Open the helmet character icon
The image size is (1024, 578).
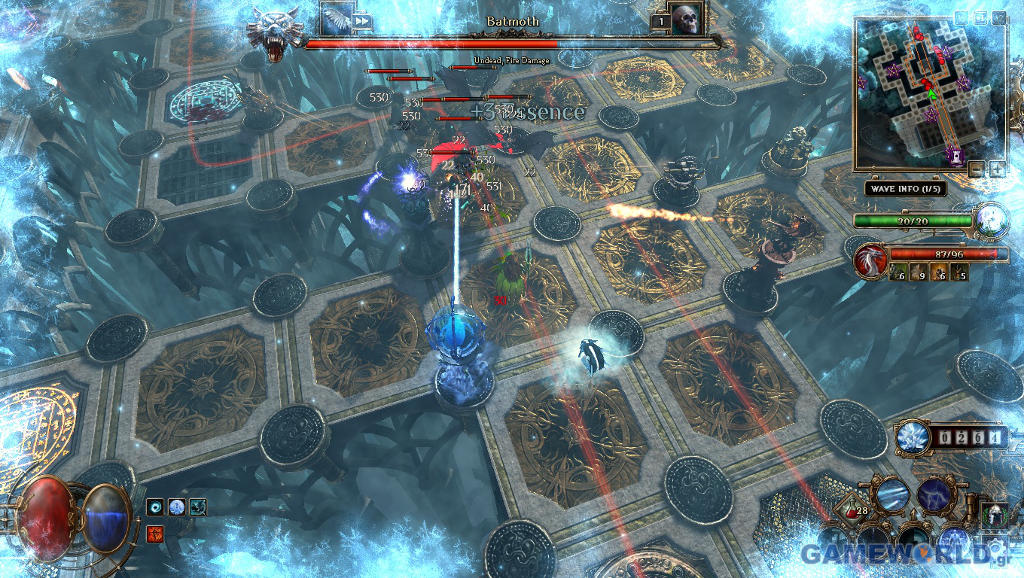click(995, 516)
